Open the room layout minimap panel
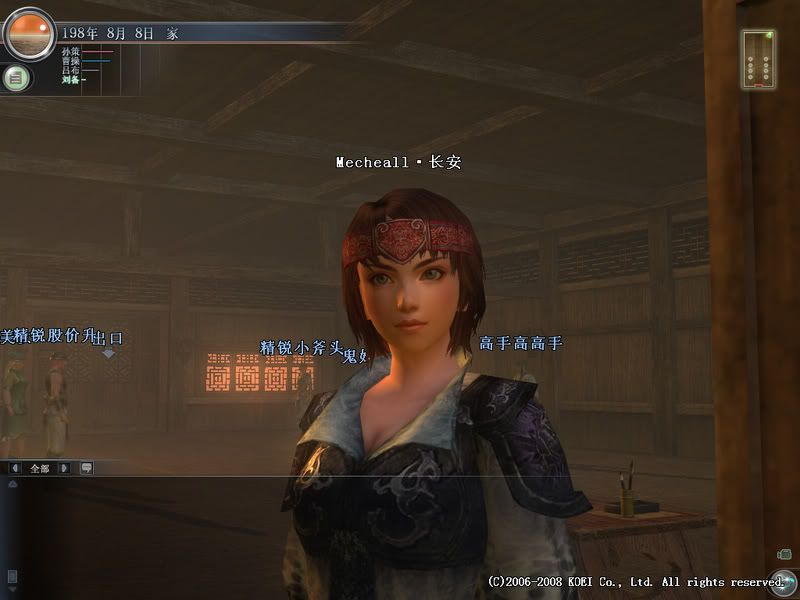 (758, 58)
